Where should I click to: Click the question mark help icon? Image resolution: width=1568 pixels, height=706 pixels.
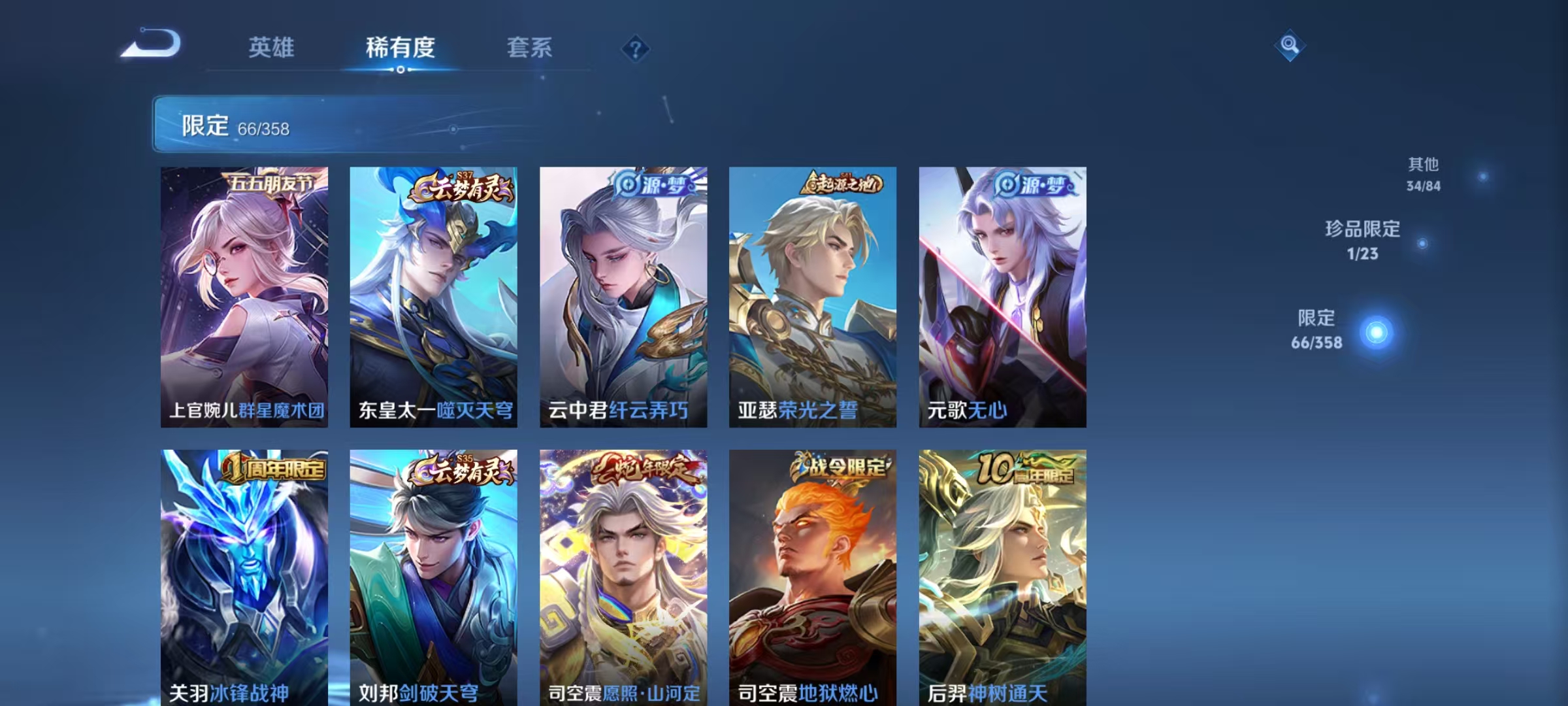[637, 47]
